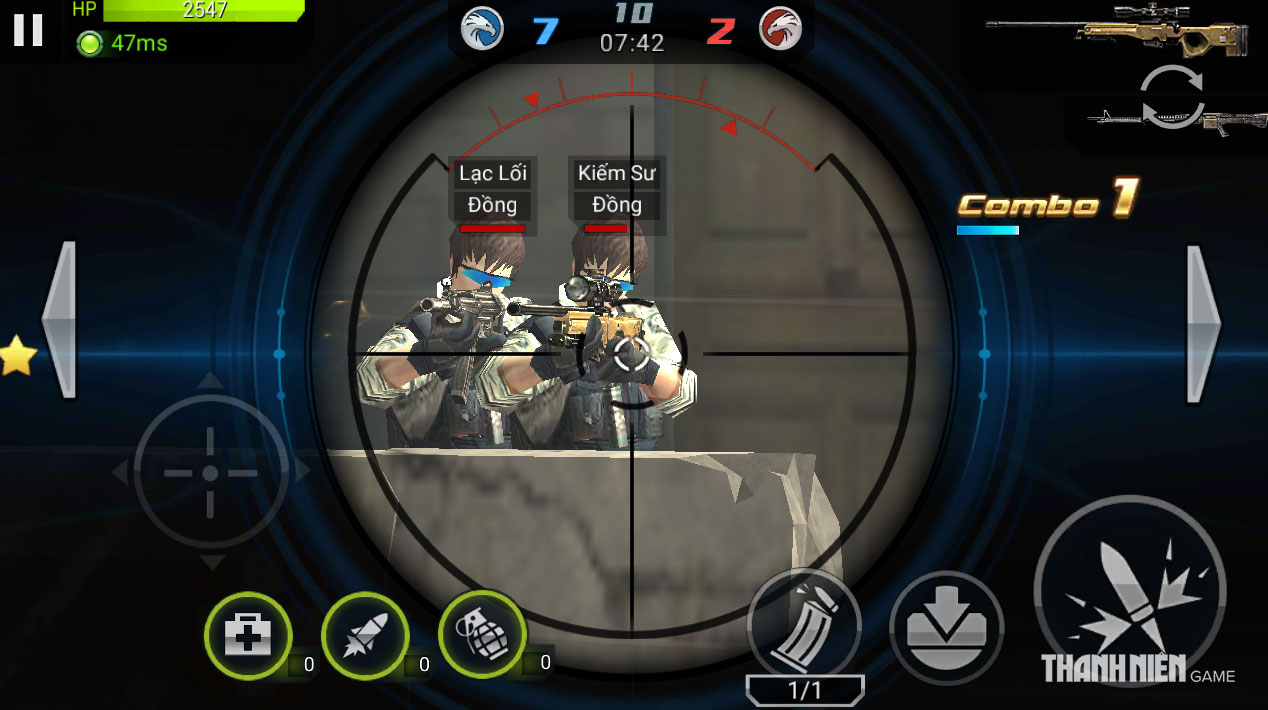The width and height of the screenshot is (1268, 710).
Task: Shoot using the bullet fire button
Action: point(1128,593)
